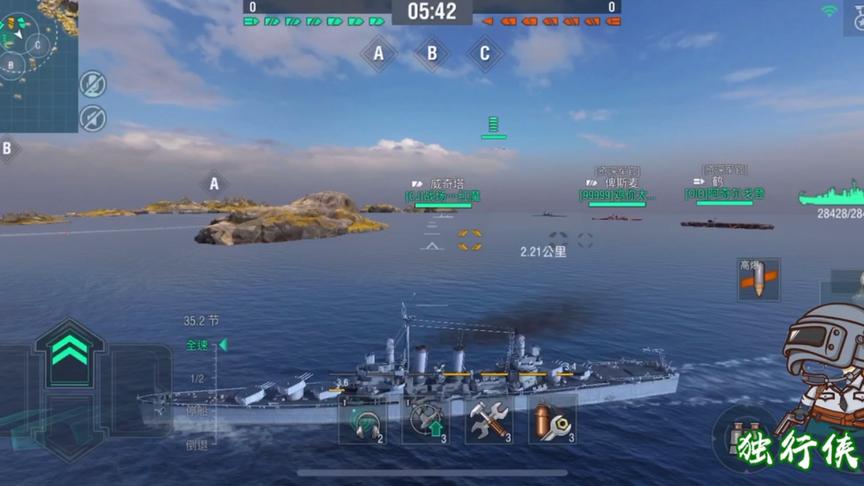Set throttle to 1/2 speed
The image size is (864, 486).
197,378
